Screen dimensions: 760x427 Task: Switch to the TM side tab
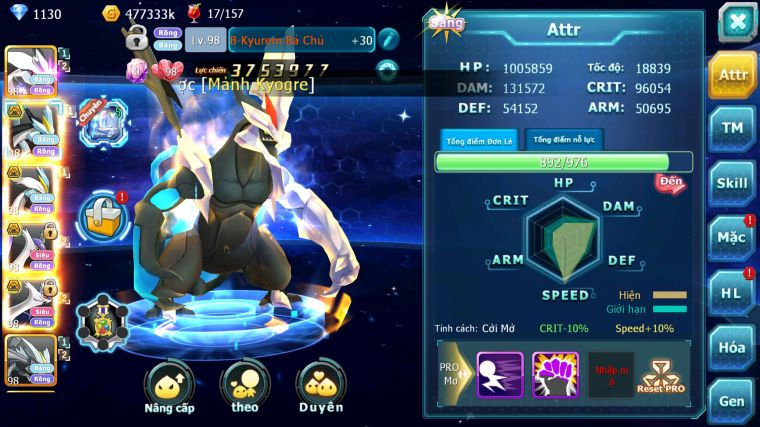click(732, 128)
